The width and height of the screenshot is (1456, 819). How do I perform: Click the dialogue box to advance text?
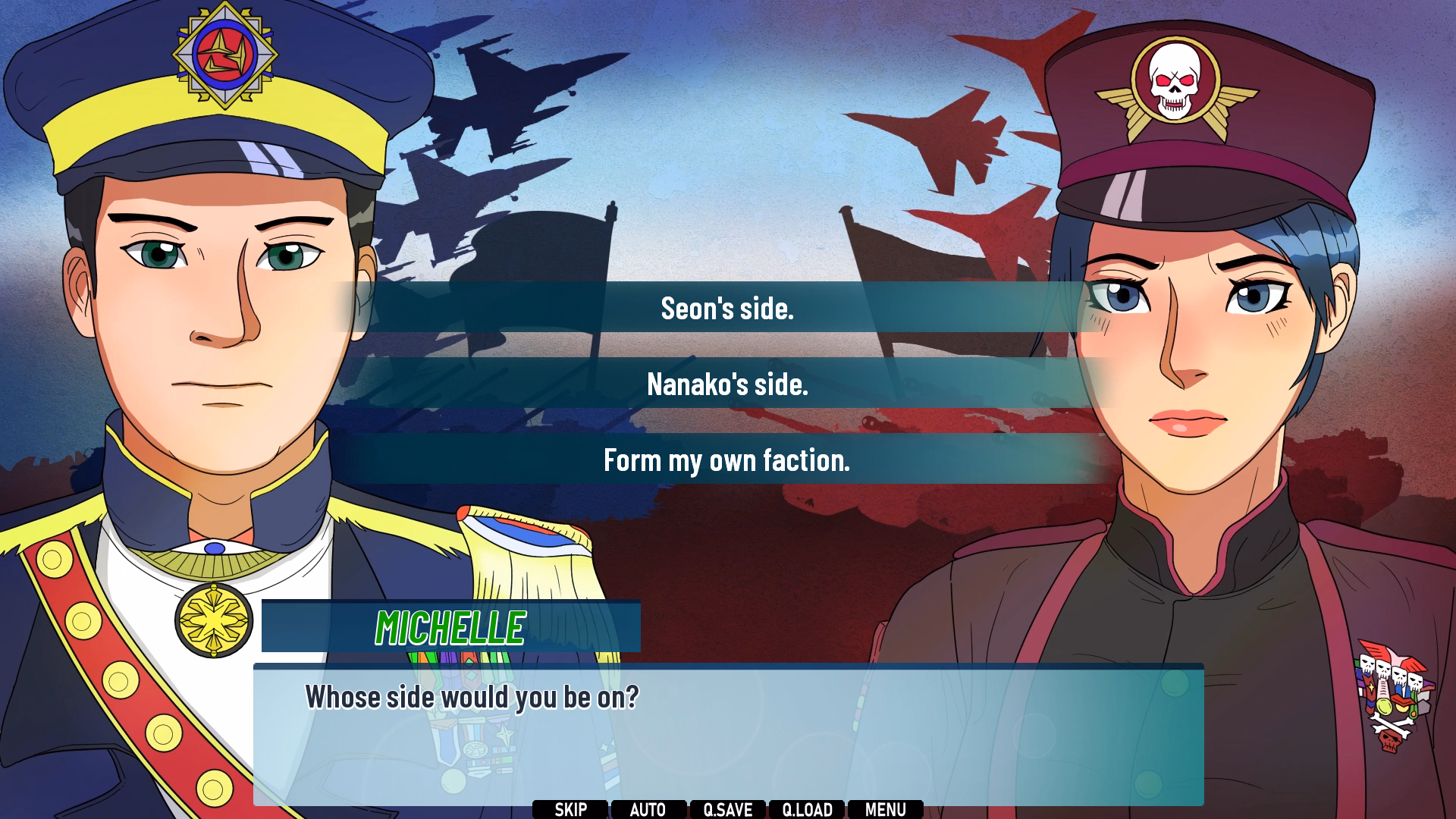click(728, 728)
